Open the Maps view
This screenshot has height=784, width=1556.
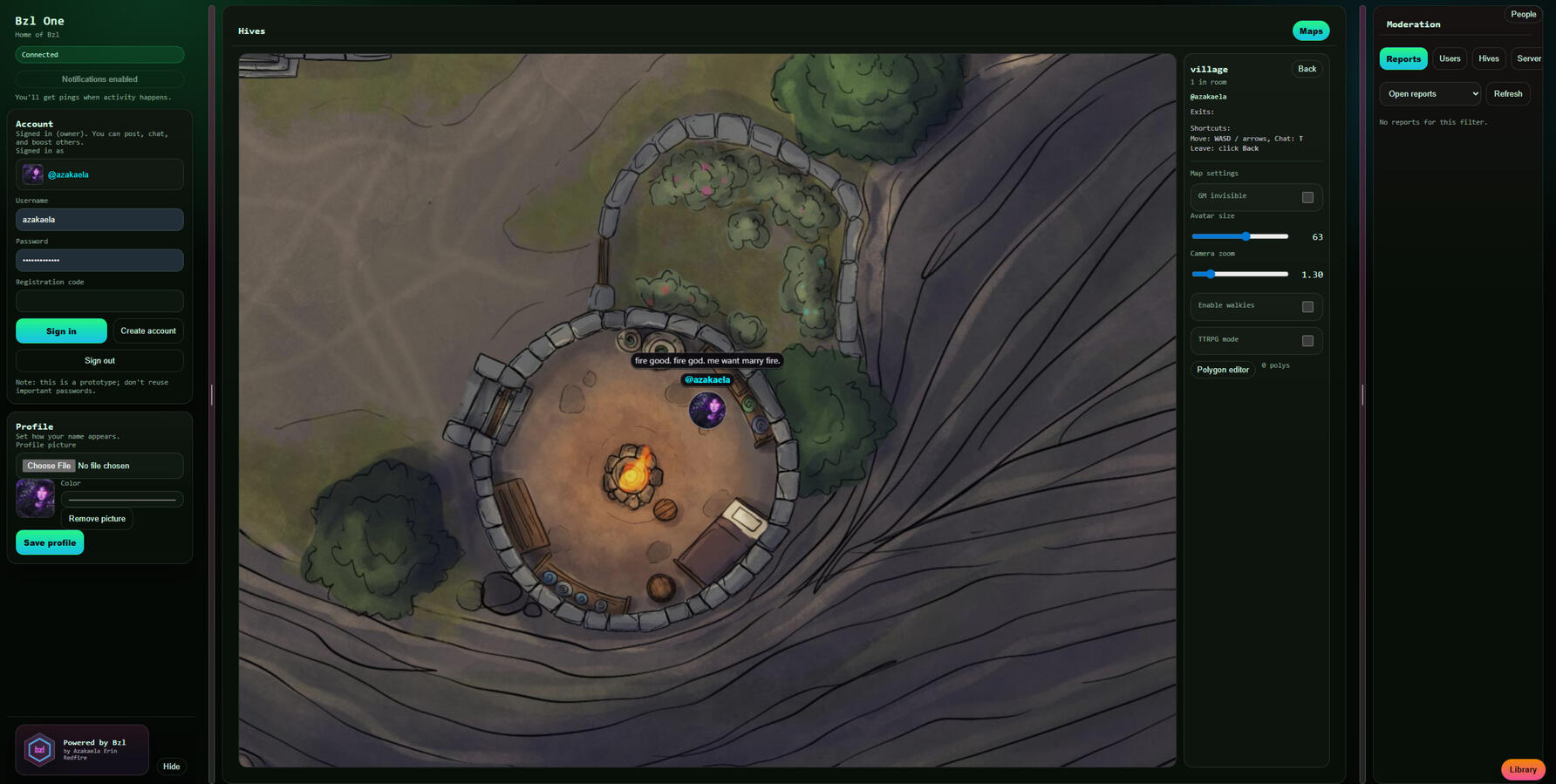pos(1310,31)
